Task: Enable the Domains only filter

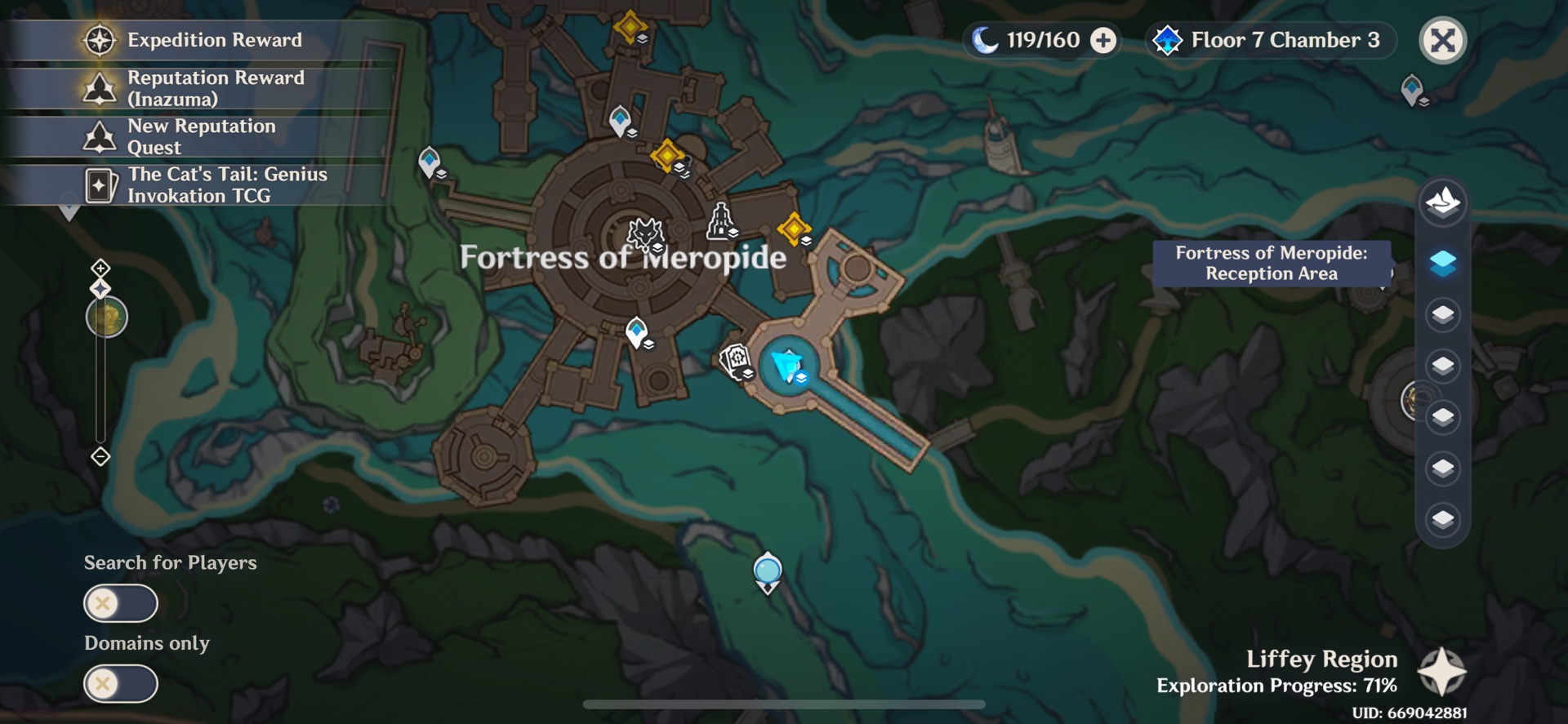Action: (121, 684)
